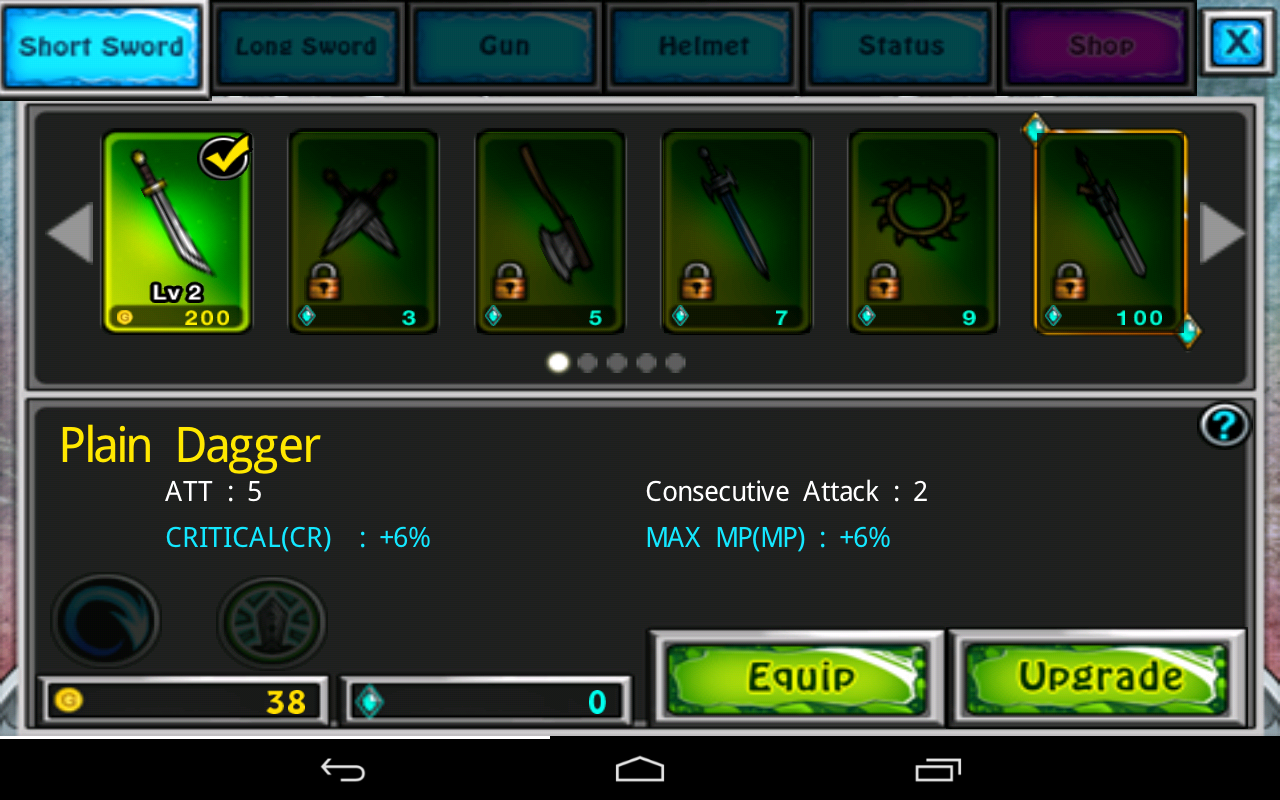
Task: Pick the locked axe weapon card
Action: point(550,232)
